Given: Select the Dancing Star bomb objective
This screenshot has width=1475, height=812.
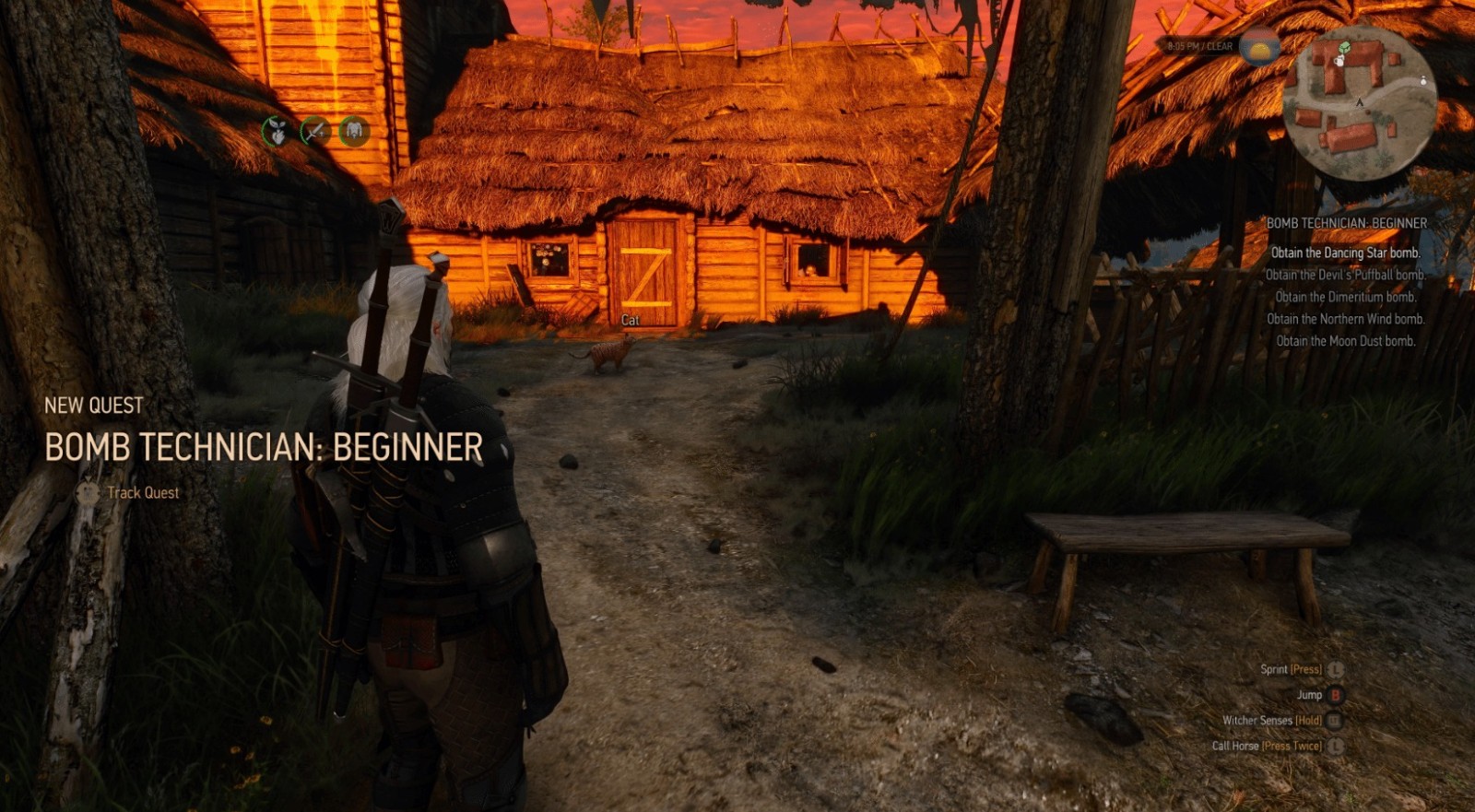Looking at the screenshot, I should [x=1345, y=253].
